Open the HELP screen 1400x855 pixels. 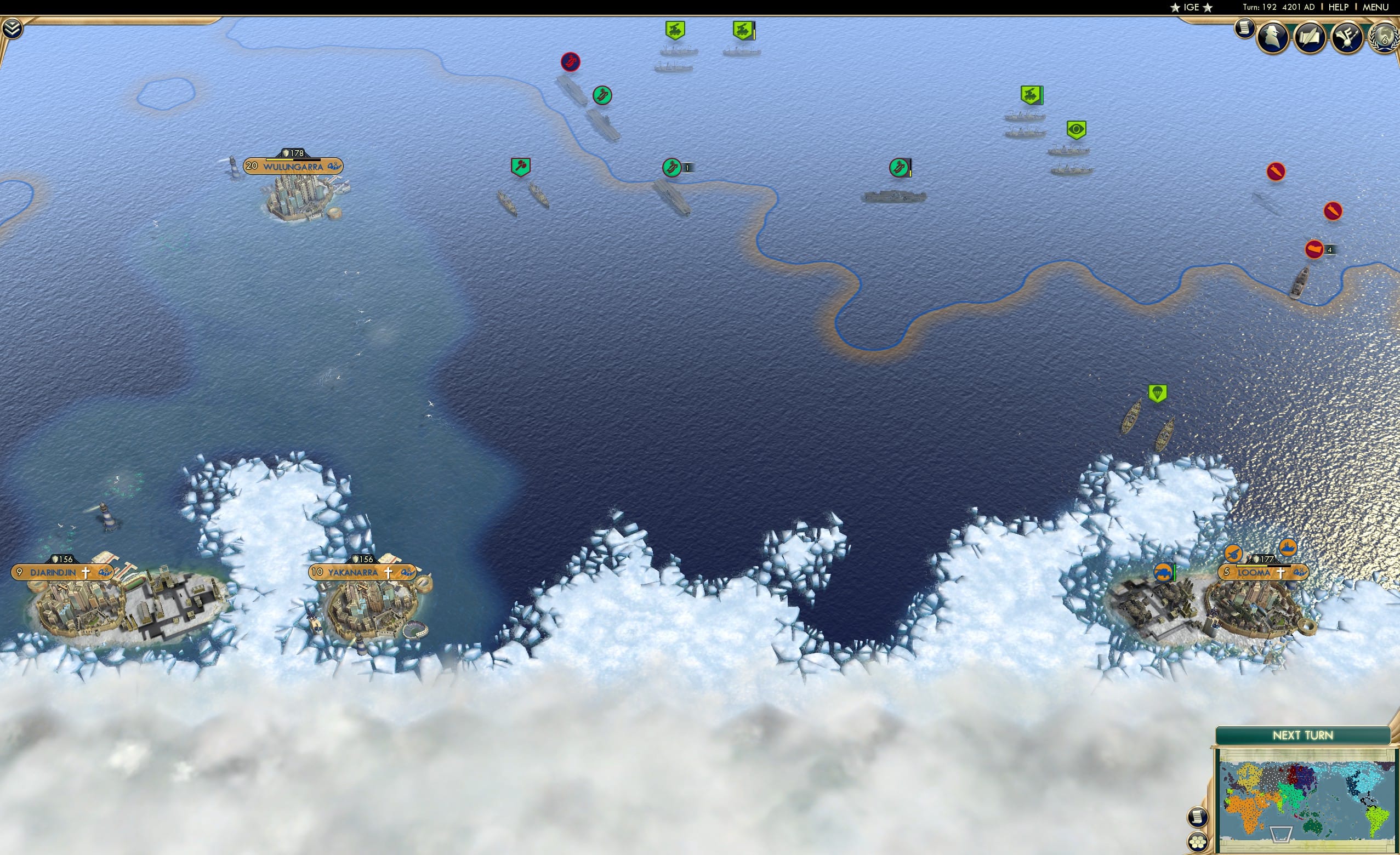click(x=1339, y=7)
